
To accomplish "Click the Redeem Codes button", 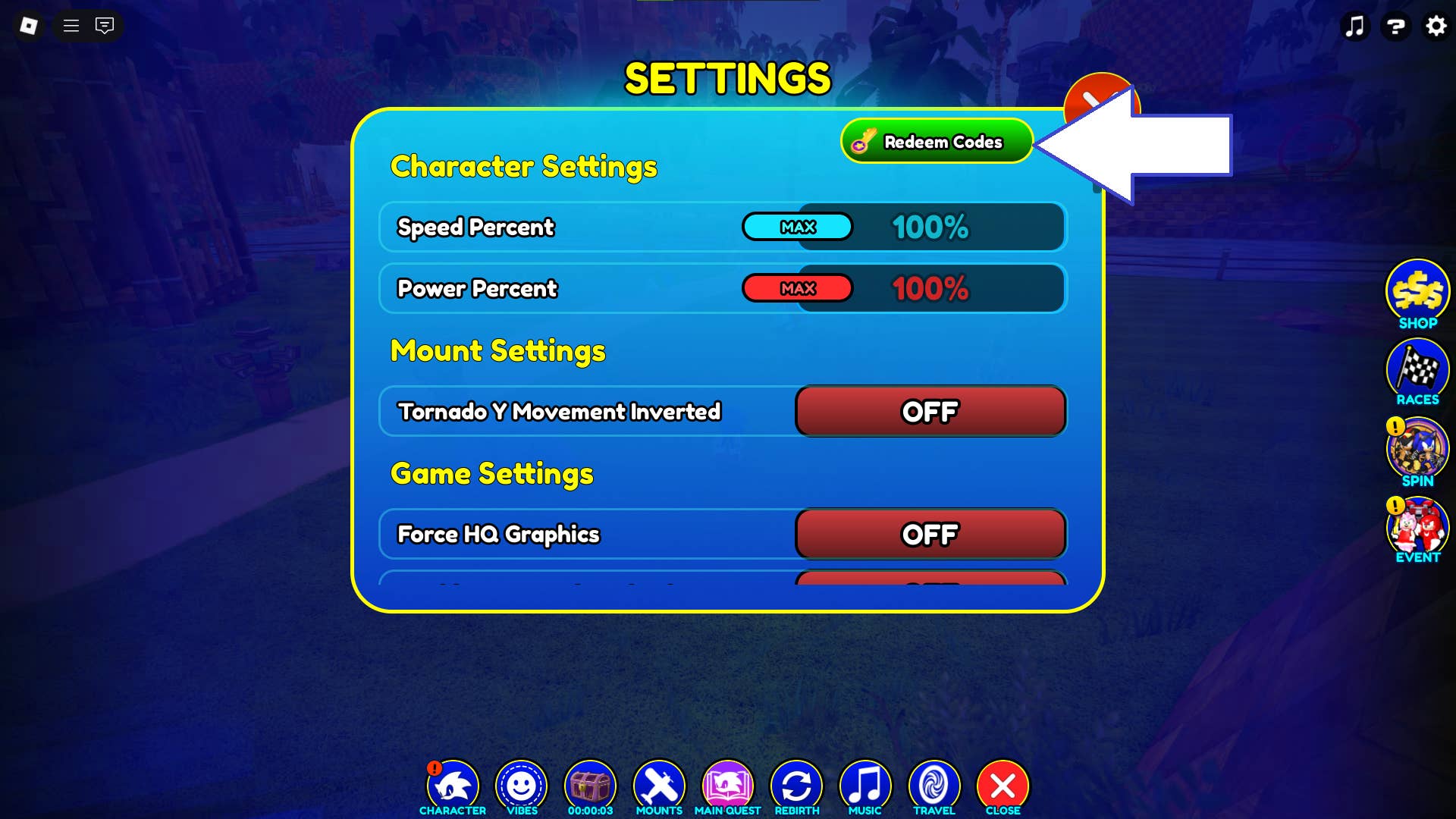I will click(x=937, y=142).
